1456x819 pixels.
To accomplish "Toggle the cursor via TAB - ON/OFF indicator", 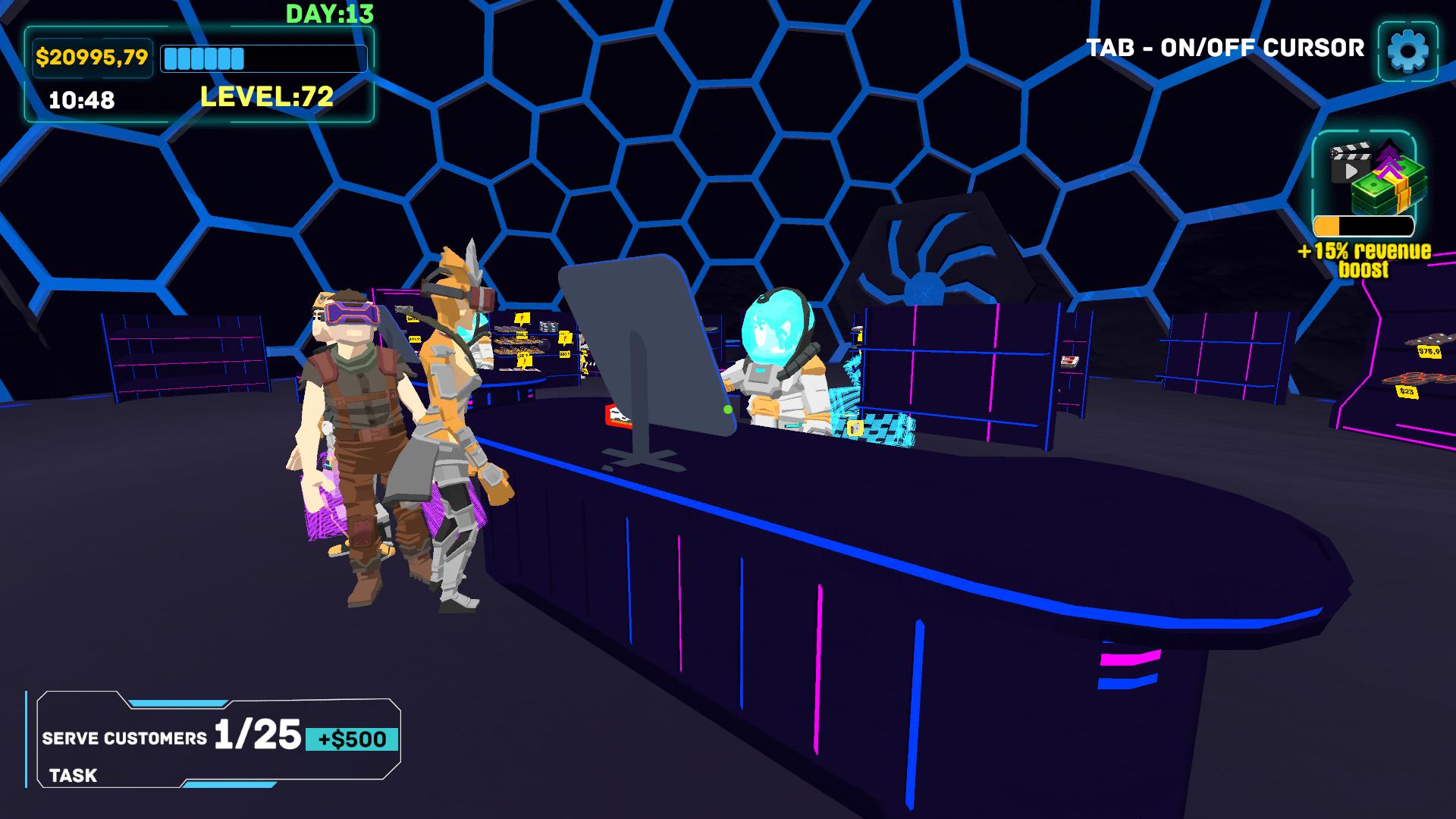I will 1225,48.
